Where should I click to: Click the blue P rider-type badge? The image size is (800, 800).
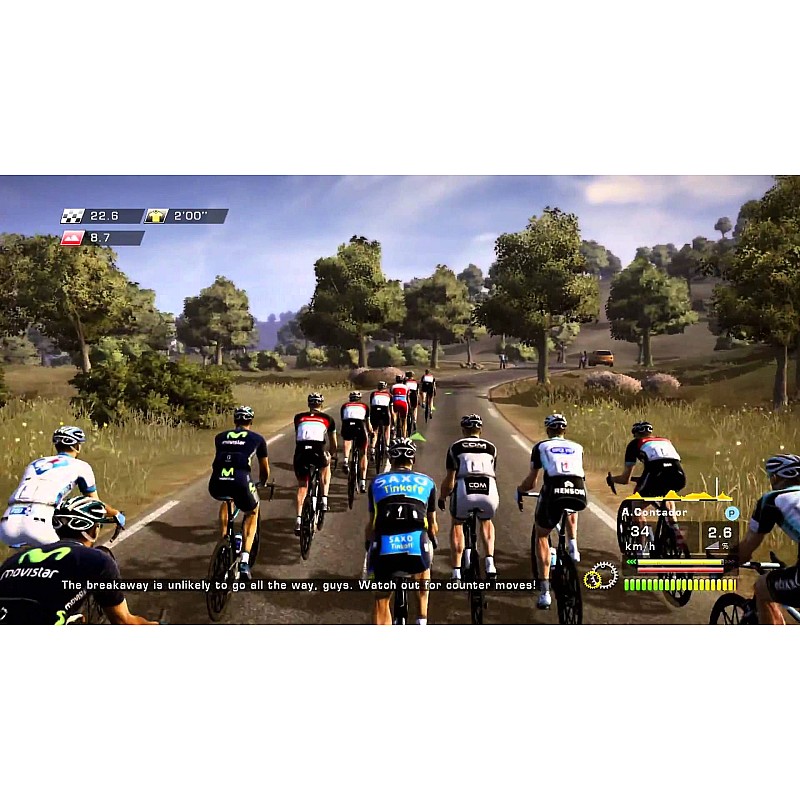[x=731, y=513]
